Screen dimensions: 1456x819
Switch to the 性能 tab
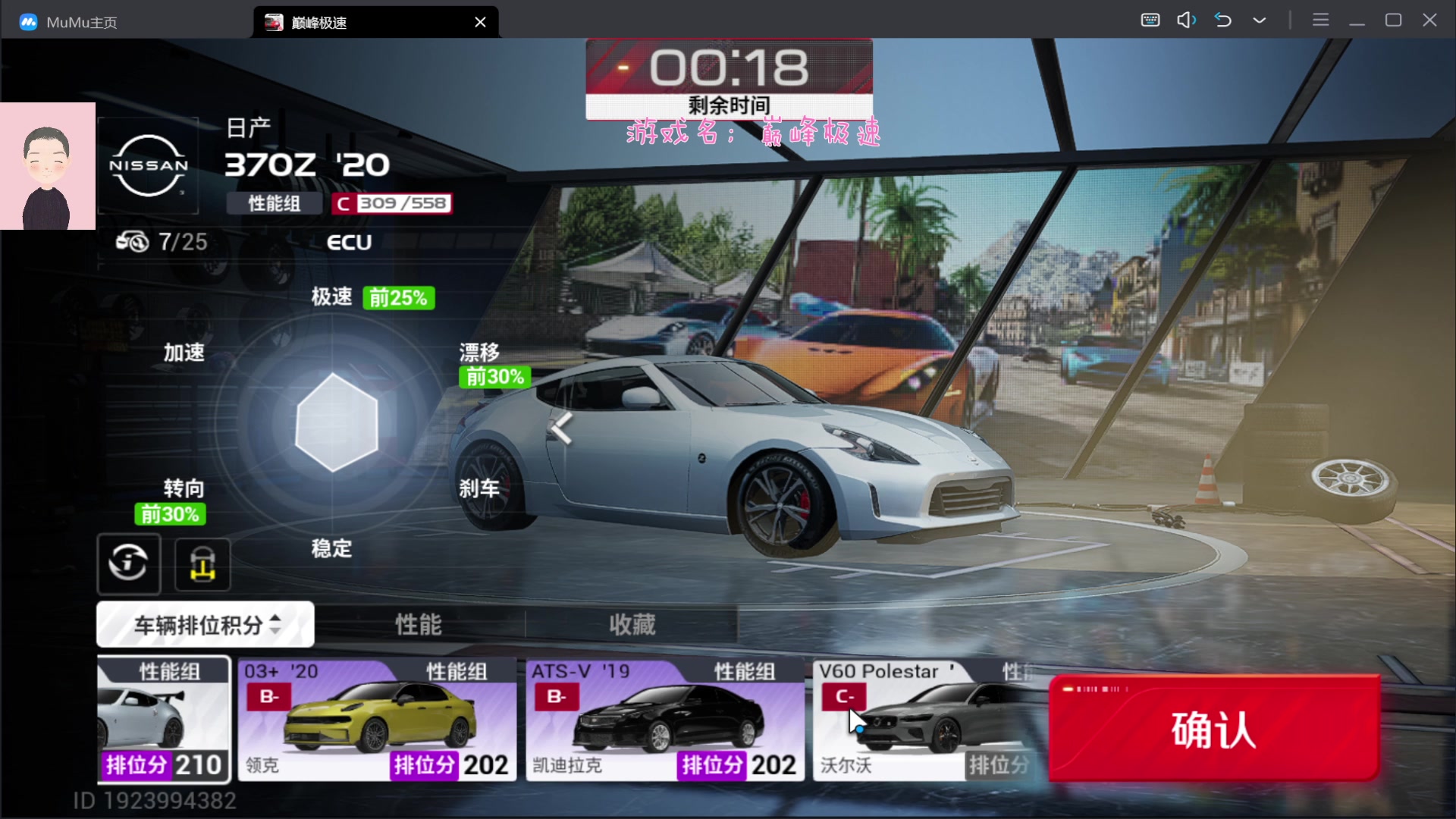[419, 625]
